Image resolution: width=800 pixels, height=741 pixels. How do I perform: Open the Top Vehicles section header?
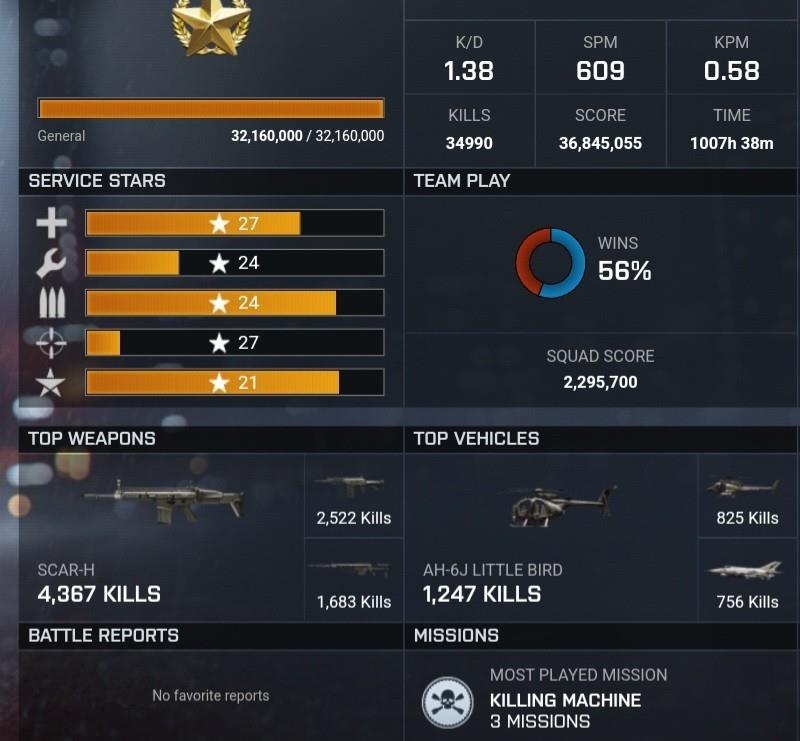(x=476, y=439)
